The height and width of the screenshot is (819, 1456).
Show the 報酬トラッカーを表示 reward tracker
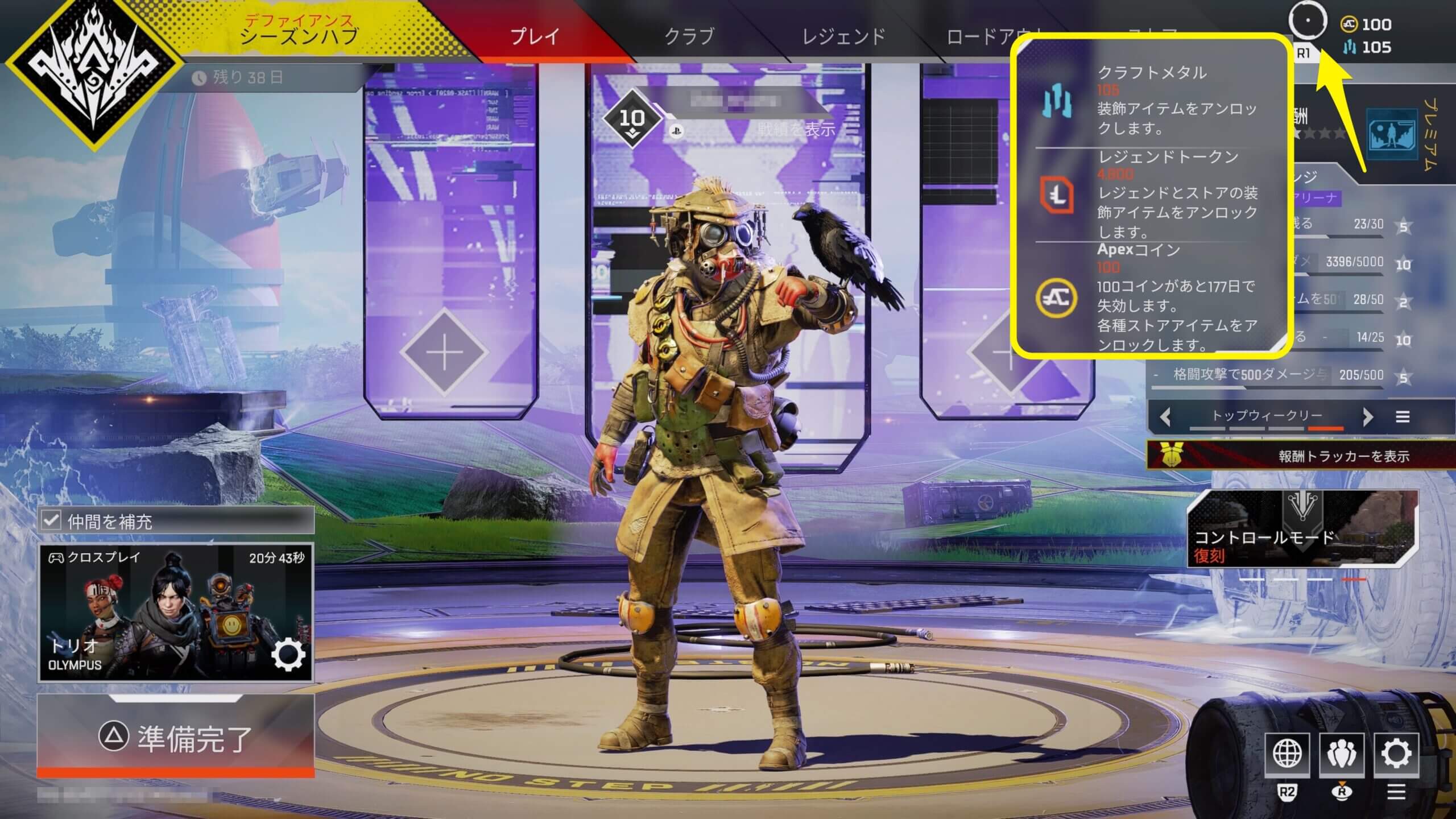click(x=1302, y=456)
